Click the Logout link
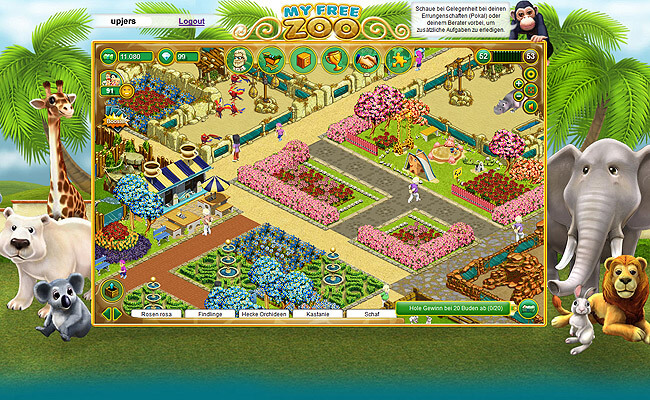 [x=191, y=21]
